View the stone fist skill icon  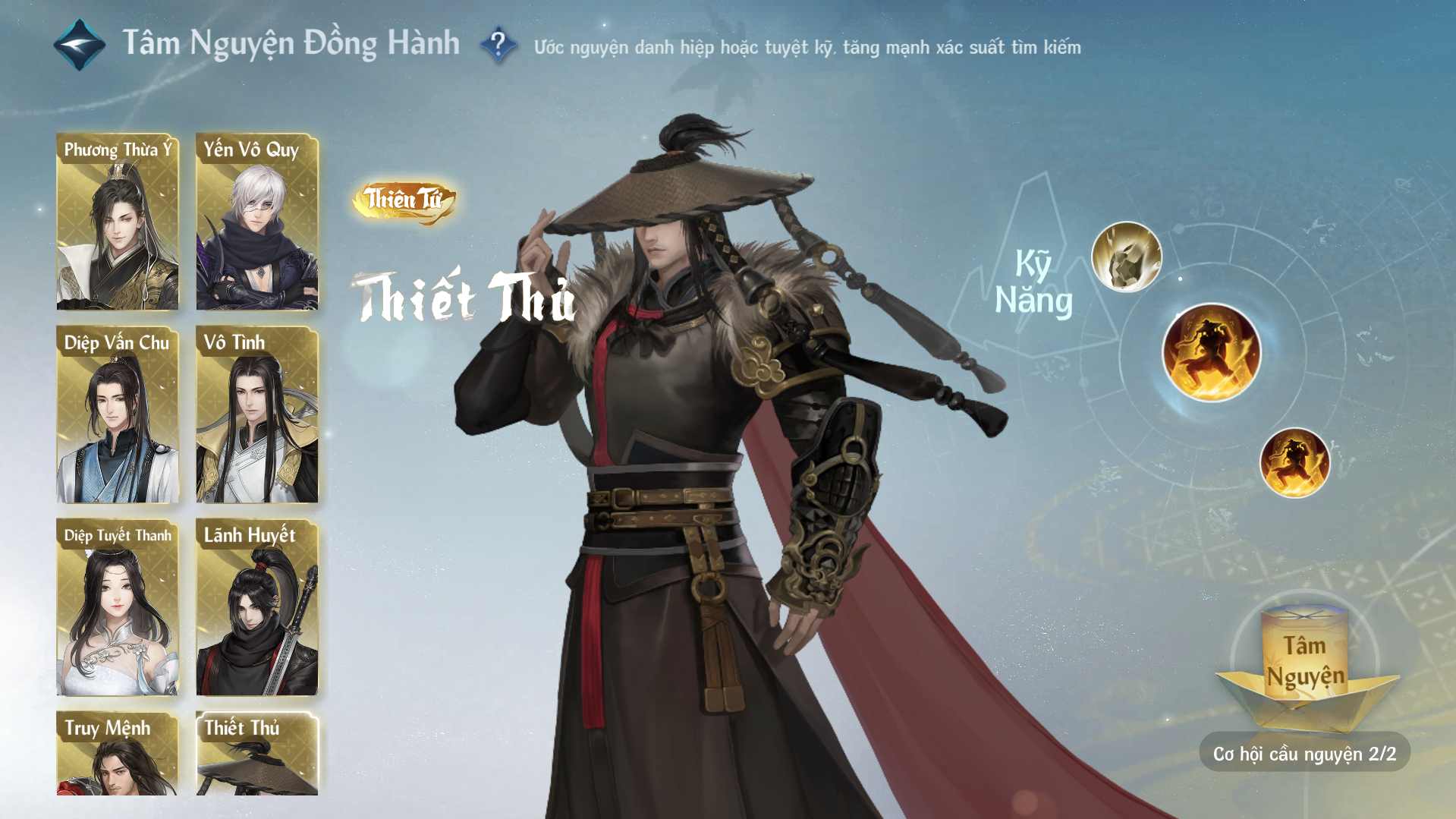pyautogui.click(x=1126, y=257)
